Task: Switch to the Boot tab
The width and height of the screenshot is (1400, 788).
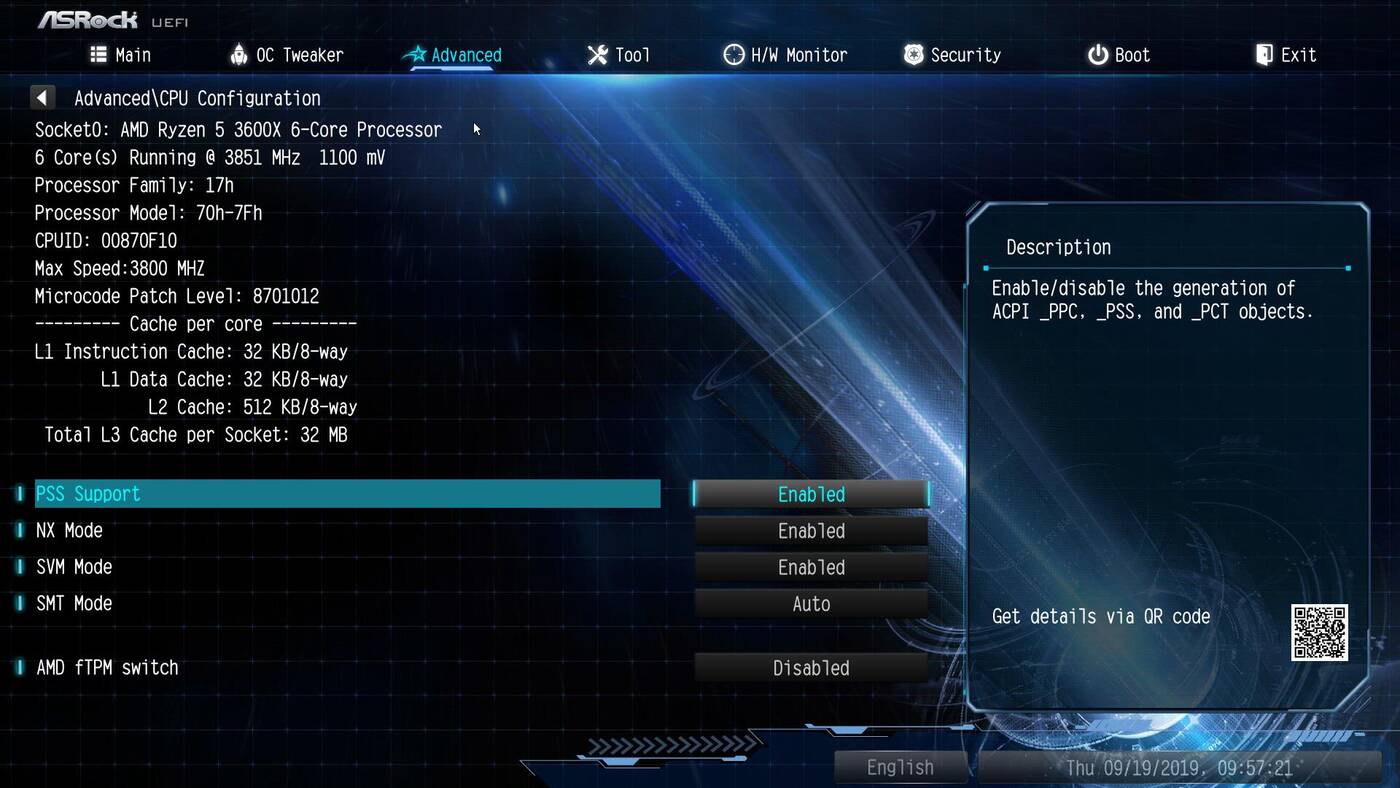Action: pos(1119,55)
